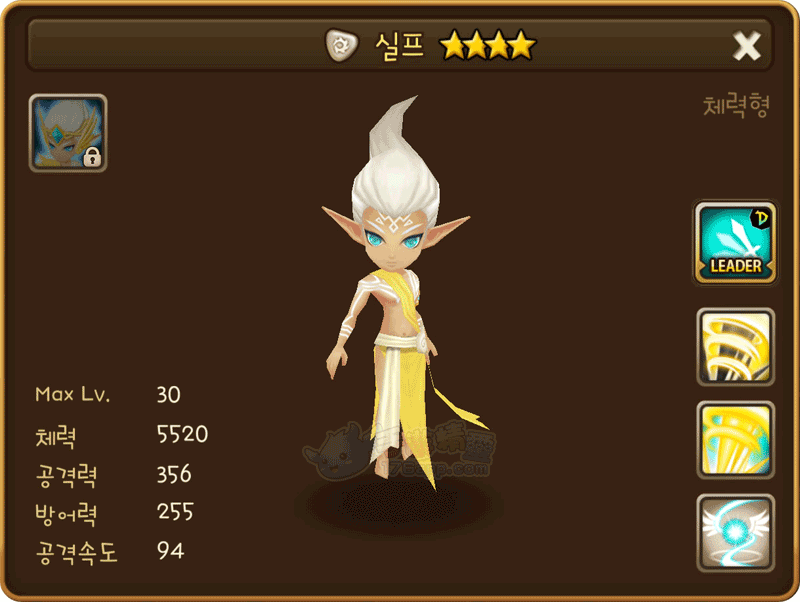800x602 pixels.
Task: Select the locked awakened Sylph portrait
Action: tap(68, 133)
